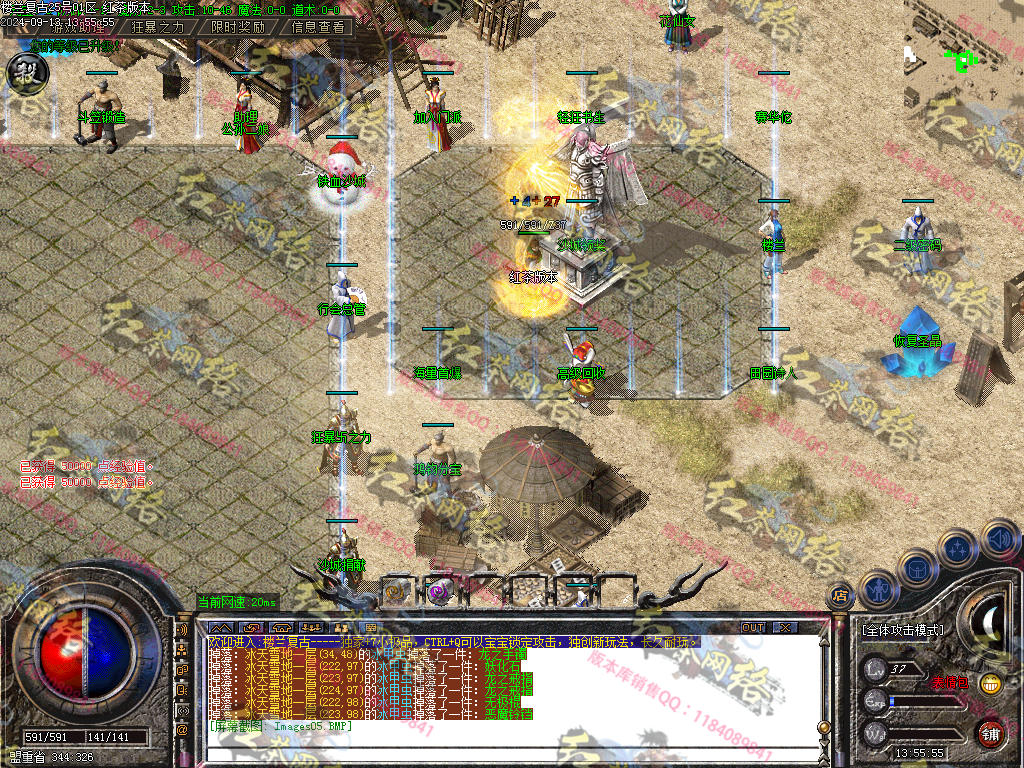Click the round 杀 kill-mode icon
This screenshot has height=768, width=1024.
point(23,70)
